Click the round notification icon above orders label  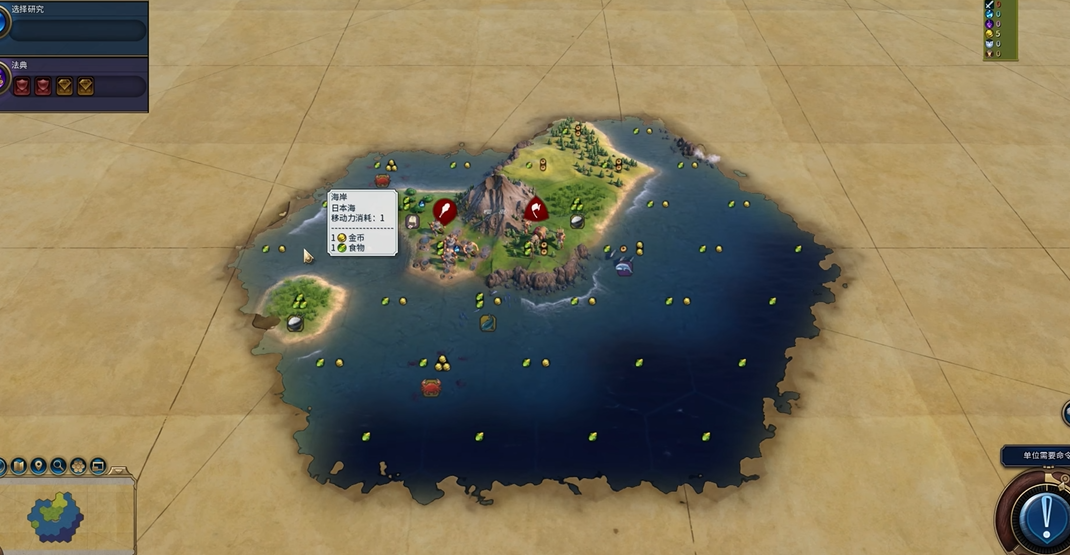click(x=1066, y=414)
